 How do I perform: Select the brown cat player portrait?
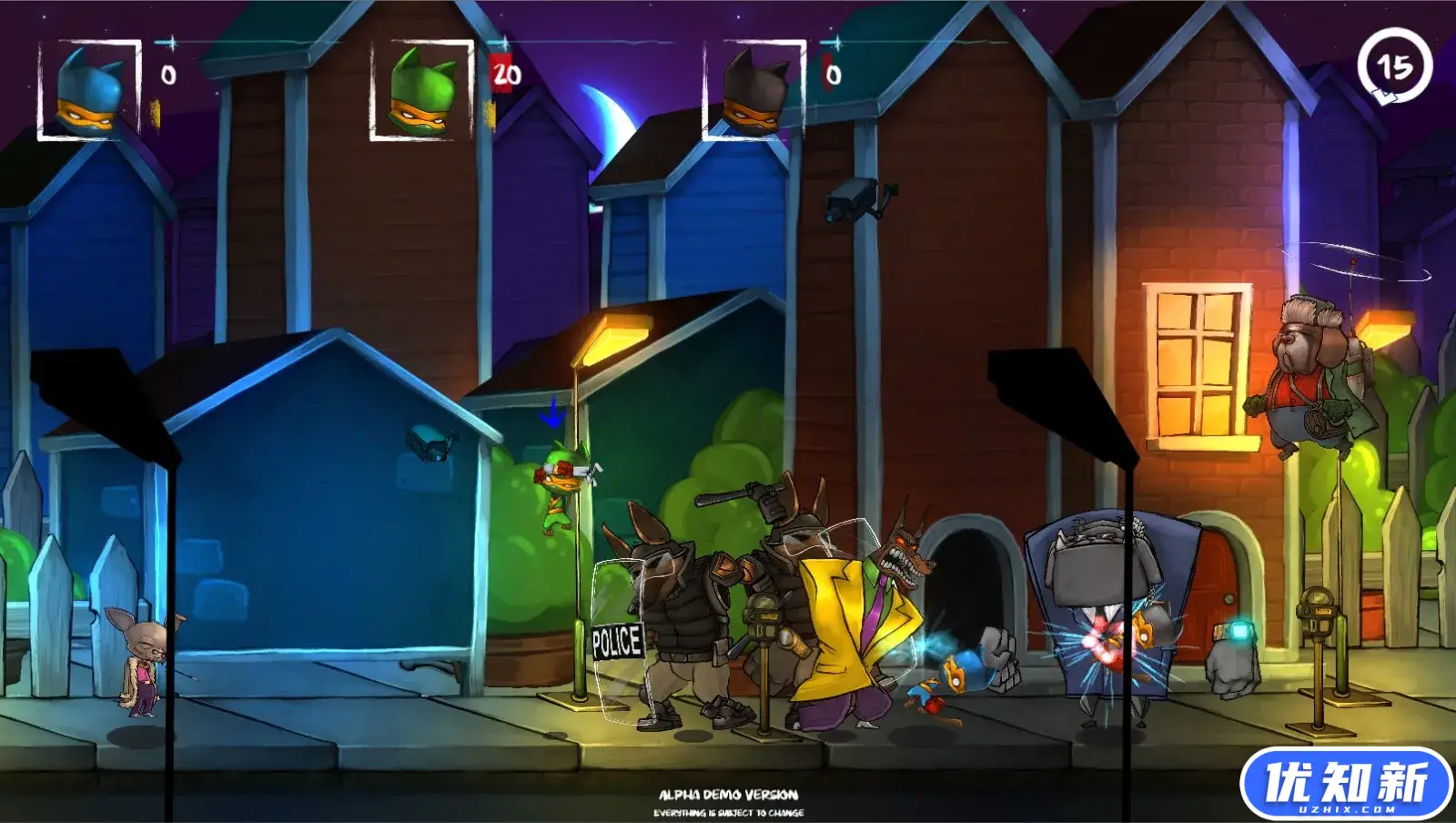tap(753, 90)
